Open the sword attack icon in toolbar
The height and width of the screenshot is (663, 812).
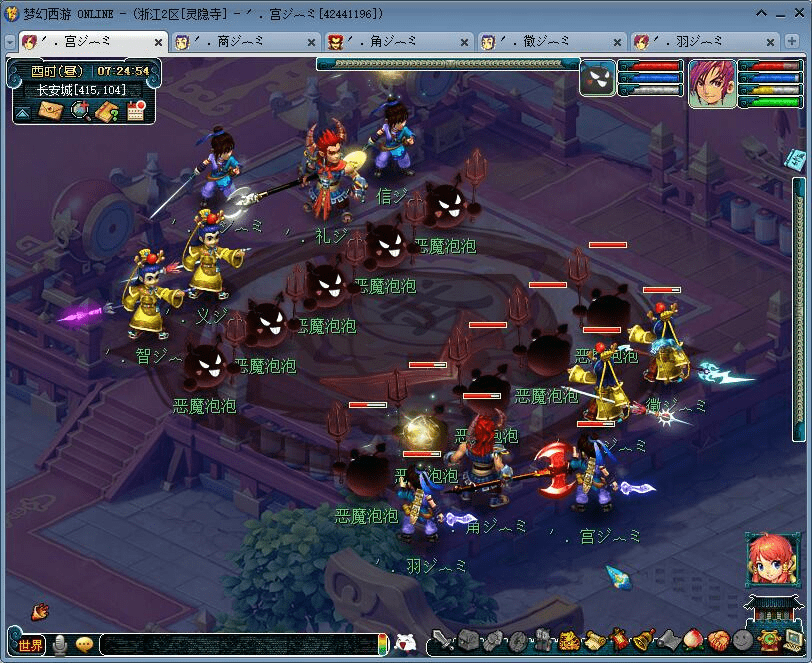pyautogui.click(x=442, y=641)
